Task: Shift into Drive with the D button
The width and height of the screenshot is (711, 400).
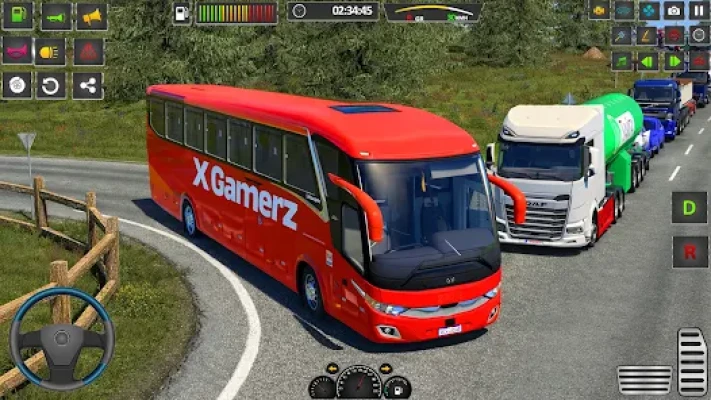Action: pos(689,208)
